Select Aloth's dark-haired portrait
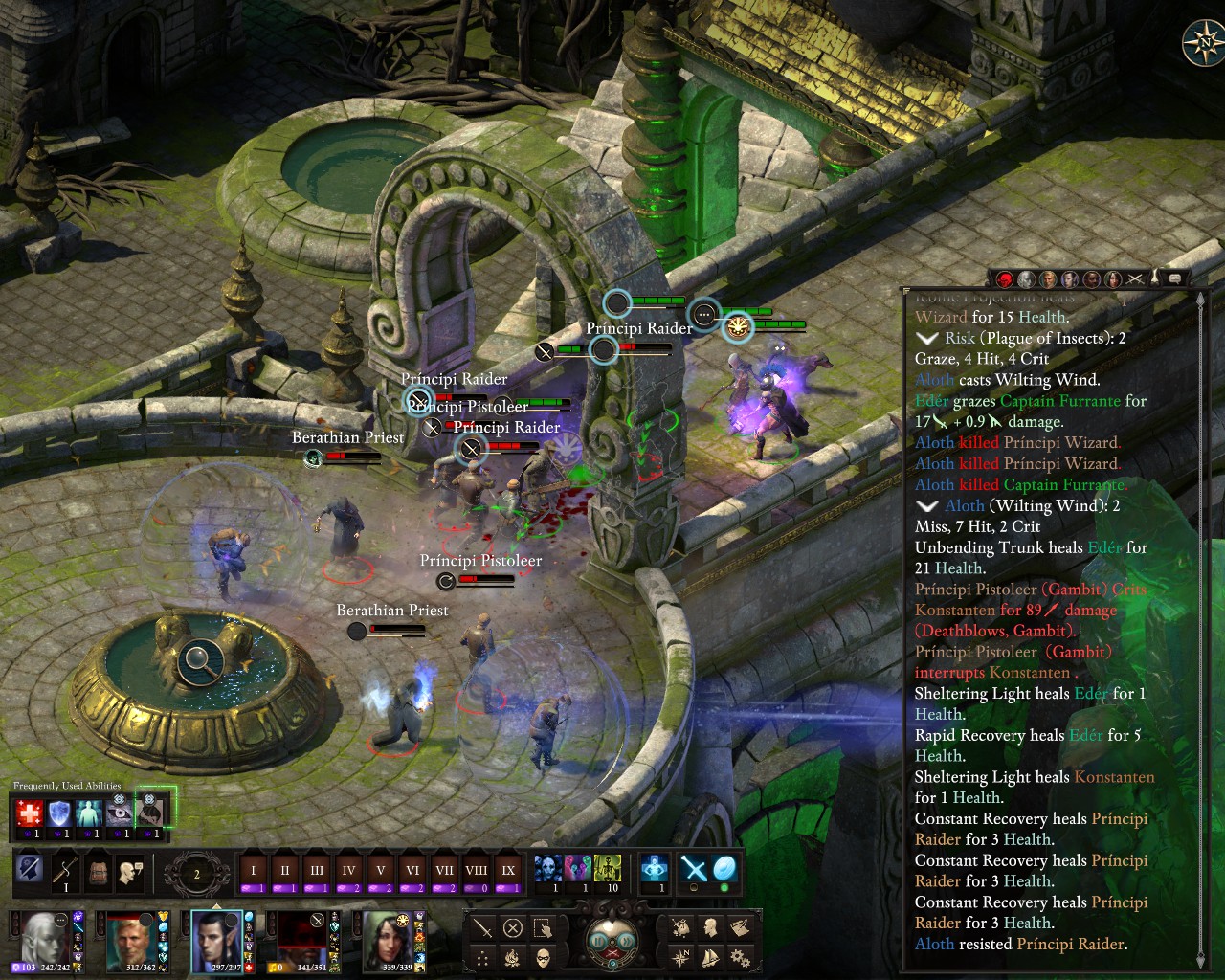 click(x=215, y=938)
